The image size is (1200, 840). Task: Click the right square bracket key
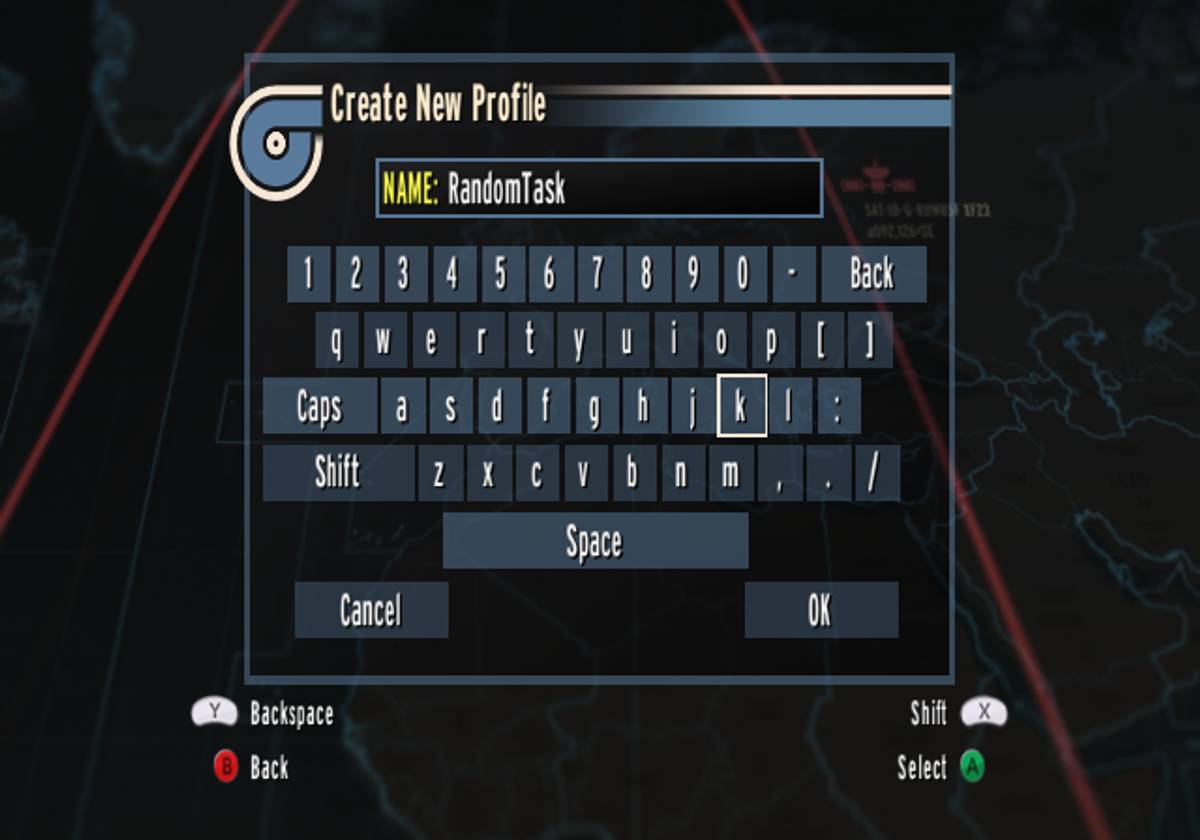tap(869, 341)
